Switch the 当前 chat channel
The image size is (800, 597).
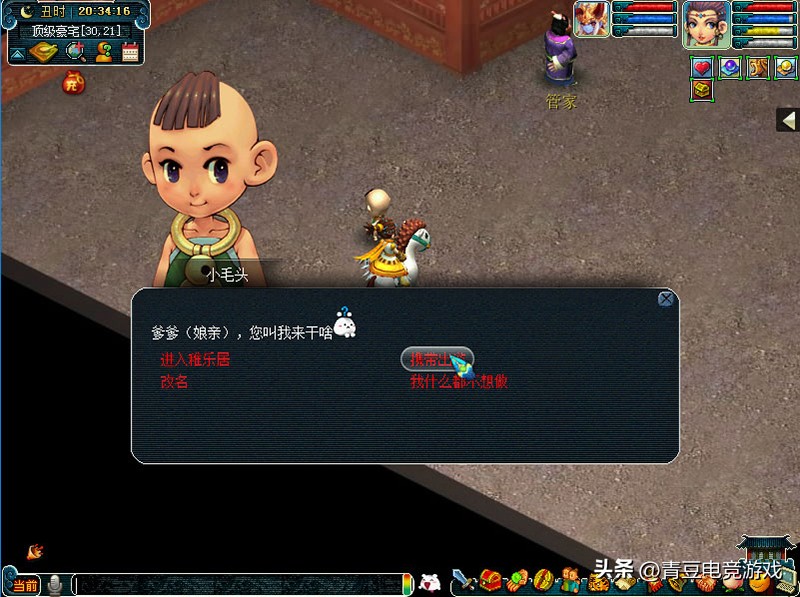click(x=23, y=585)
